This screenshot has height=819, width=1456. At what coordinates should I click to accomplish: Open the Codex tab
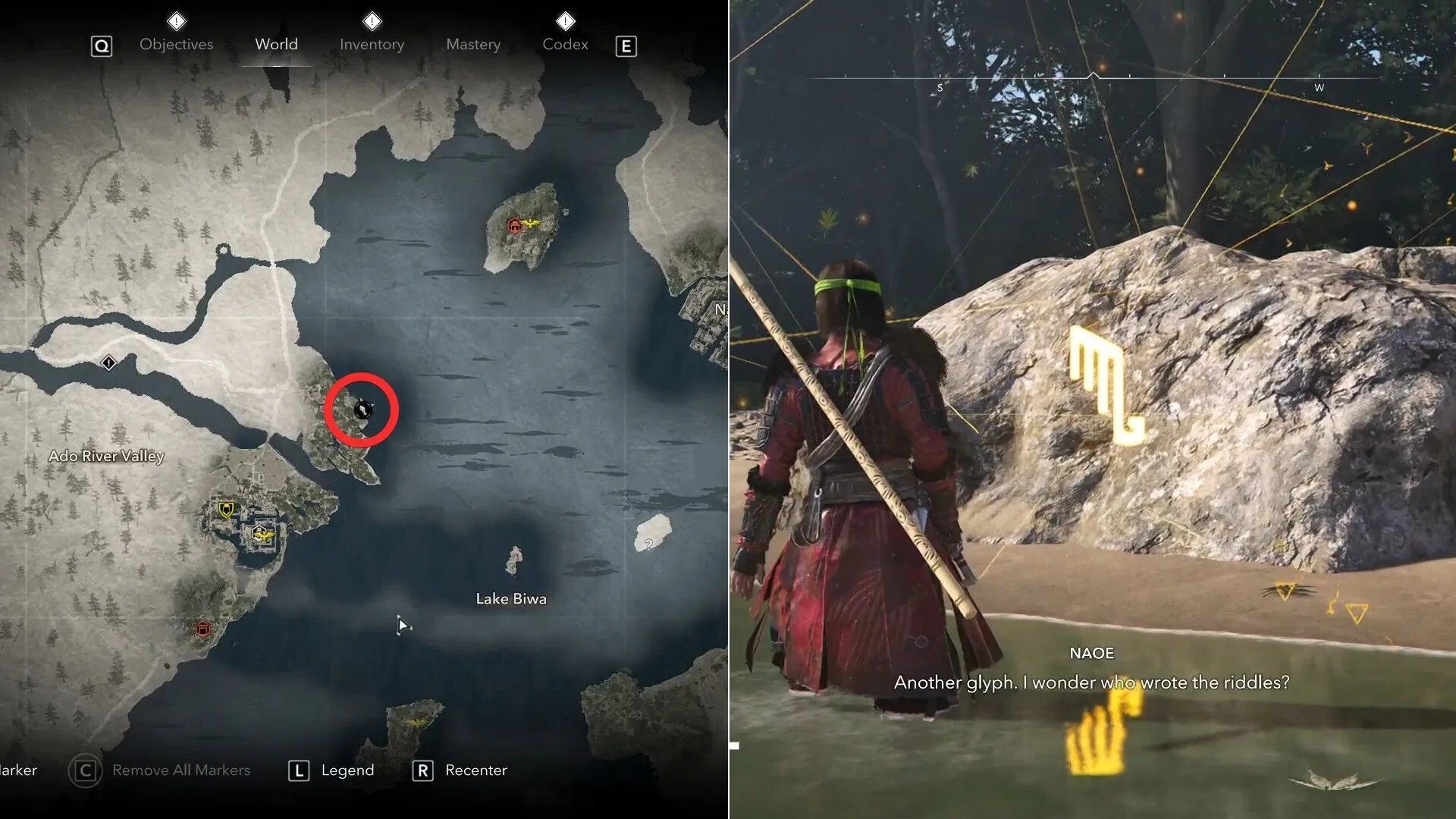[x=564, y=44]
